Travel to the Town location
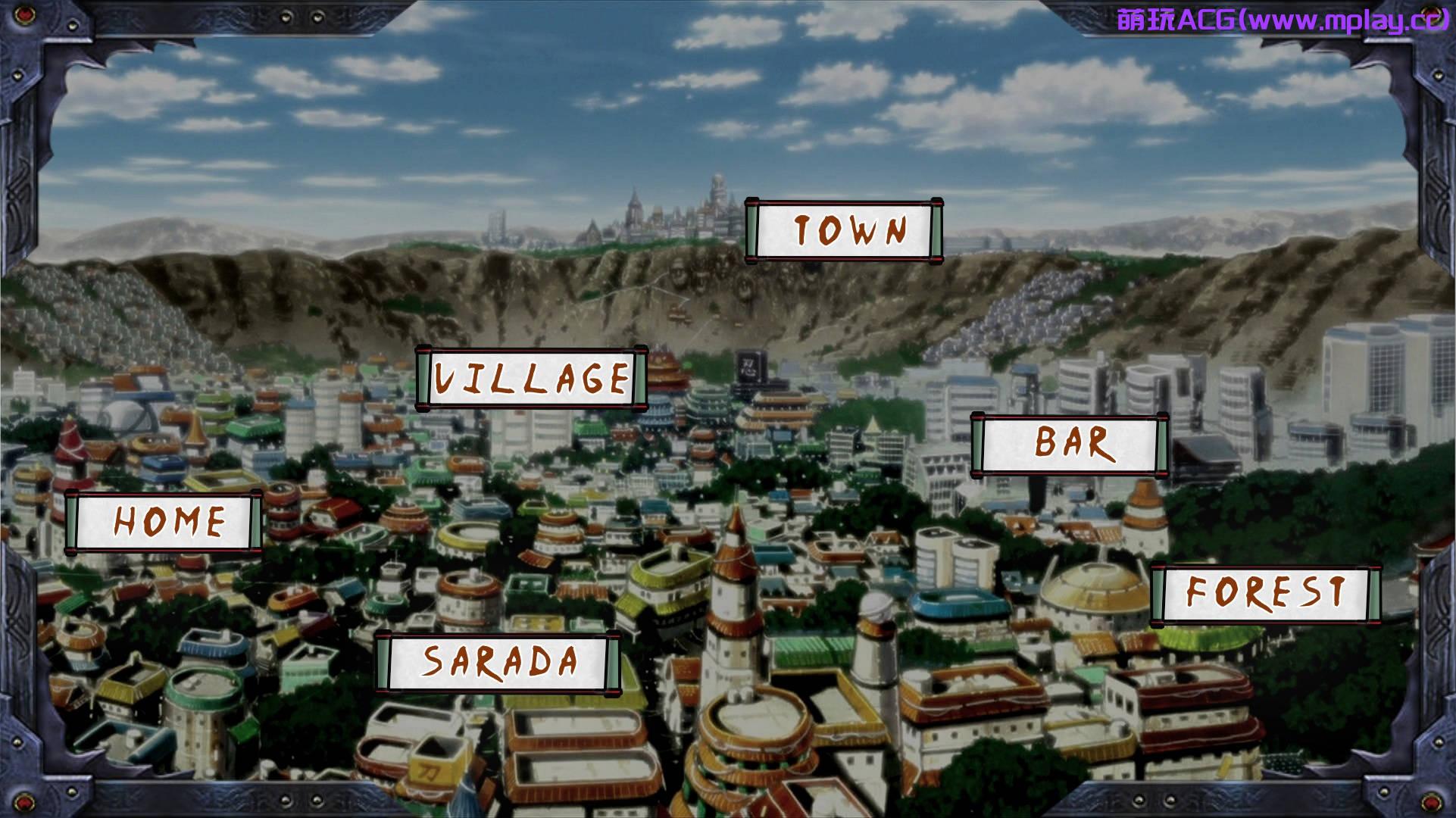This screenshot has width=1456, height=818. [844, 230]
